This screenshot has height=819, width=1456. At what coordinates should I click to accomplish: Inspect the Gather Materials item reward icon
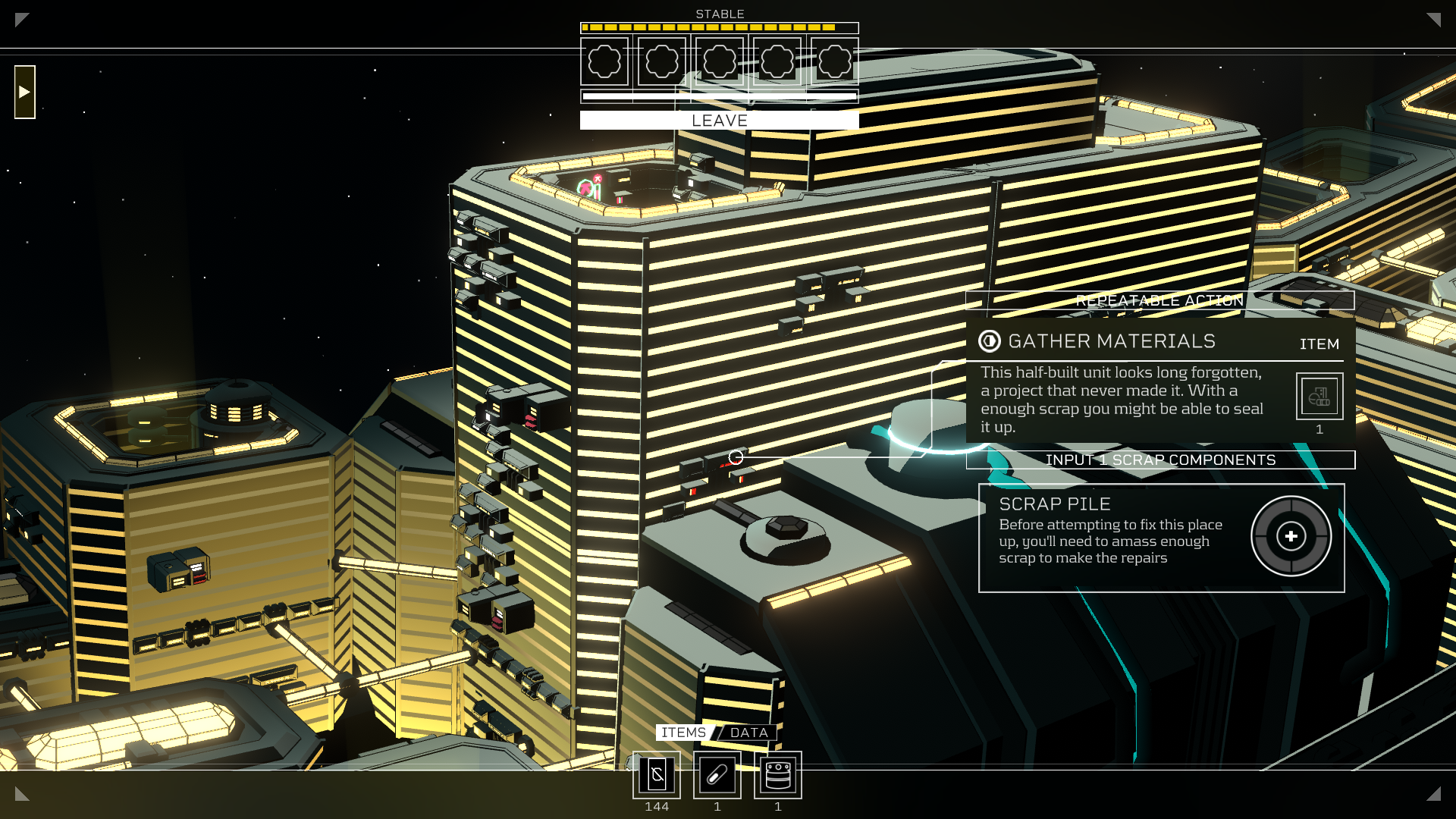1319,396
